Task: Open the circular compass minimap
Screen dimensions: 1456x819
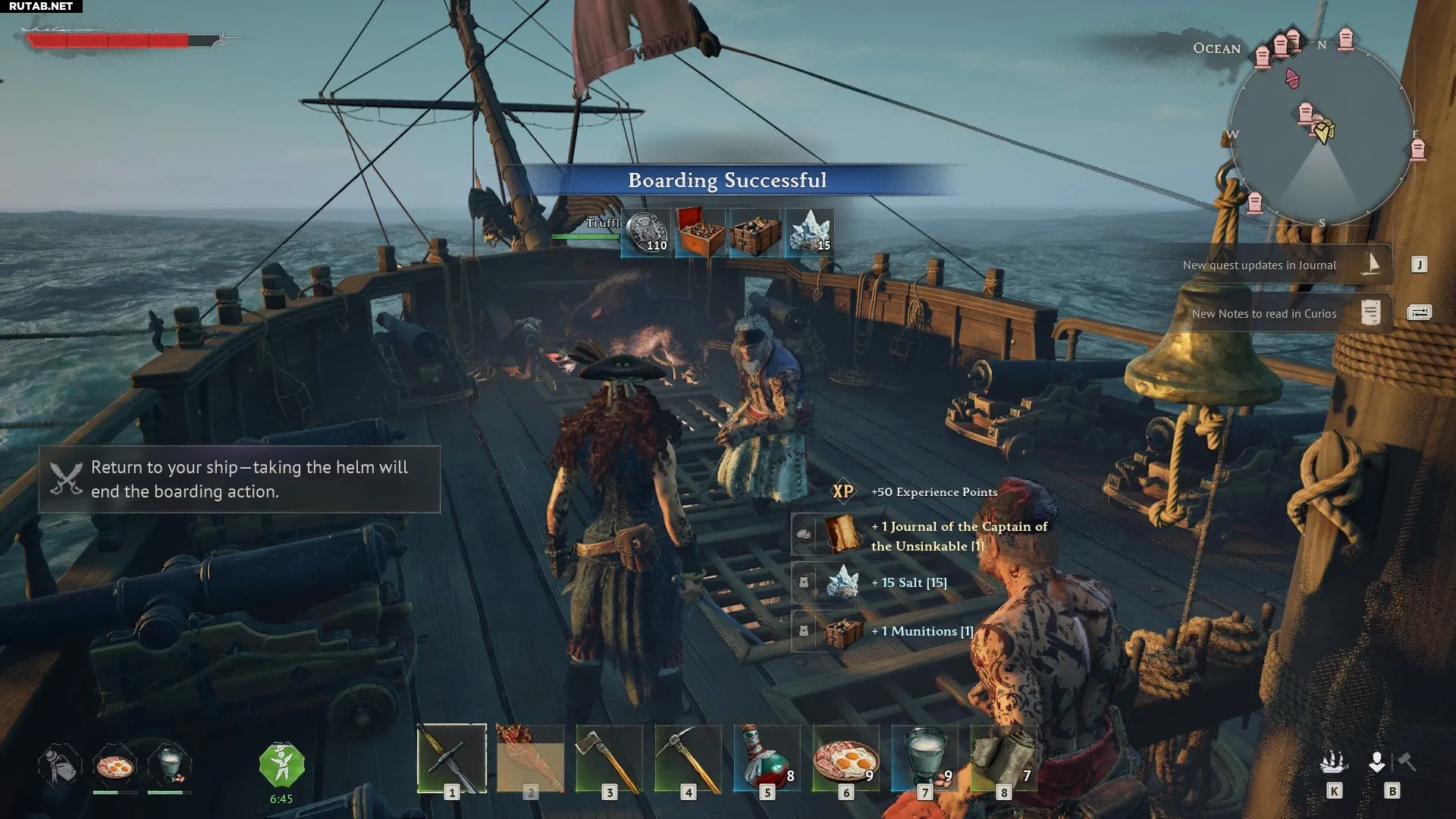Action: tap(1322, 134)
